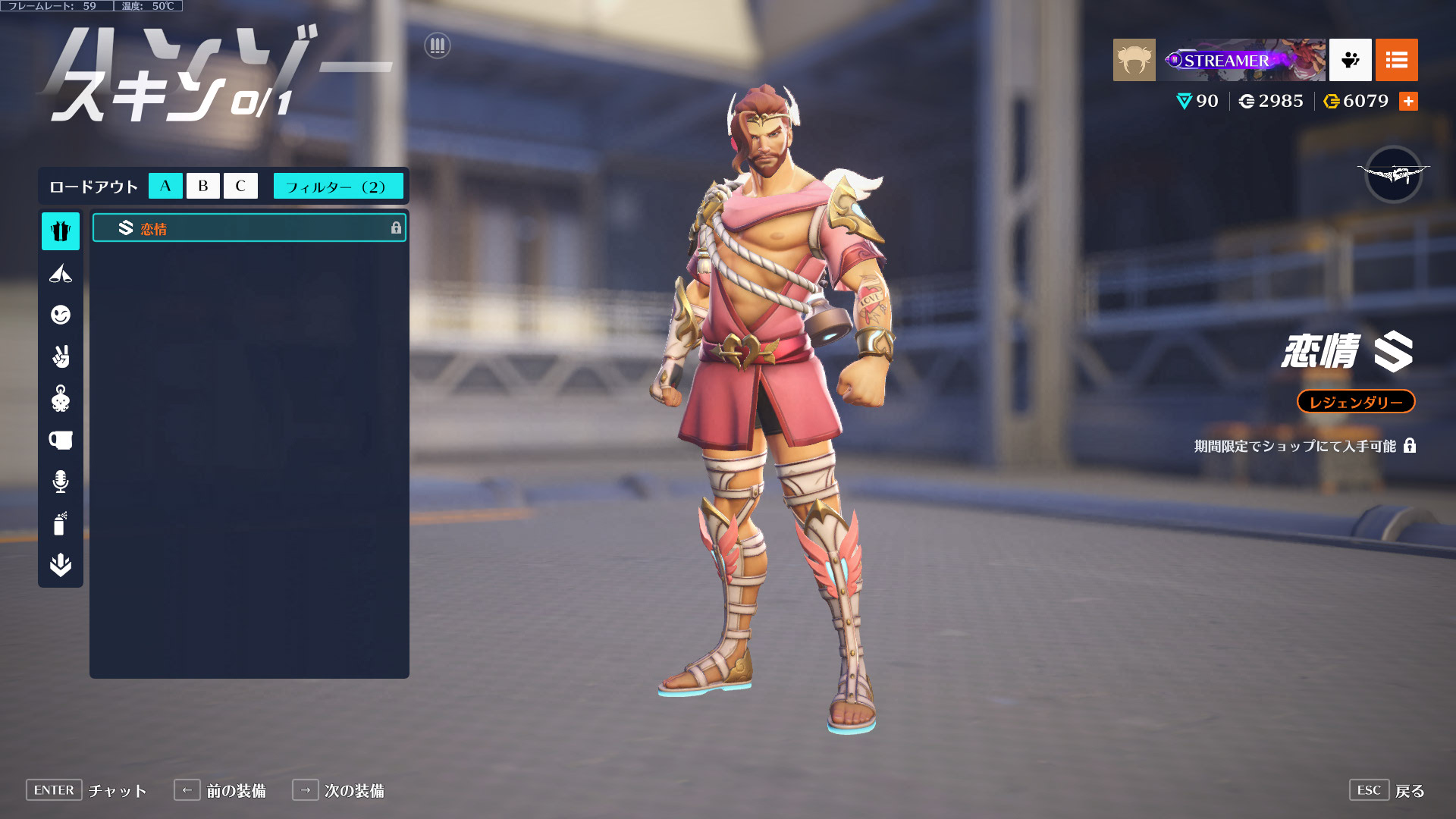
Task: Select loadout A tab
Action: [x=165, y=186]
